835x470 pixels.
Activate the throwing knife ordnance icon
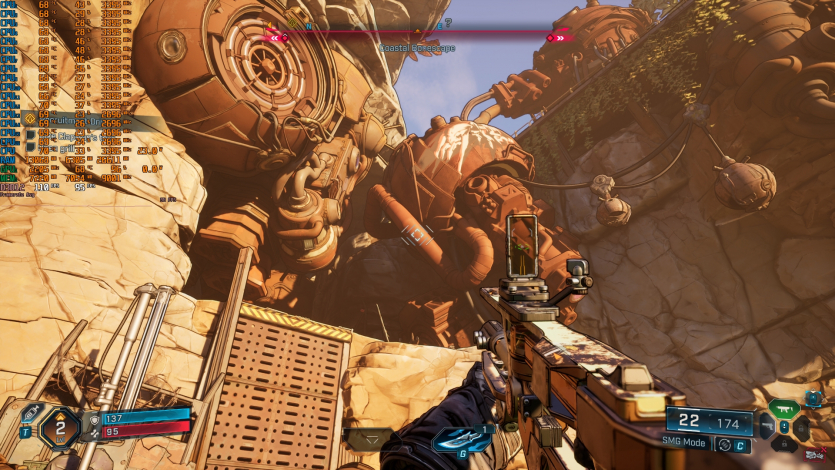(x=461, y=440)
